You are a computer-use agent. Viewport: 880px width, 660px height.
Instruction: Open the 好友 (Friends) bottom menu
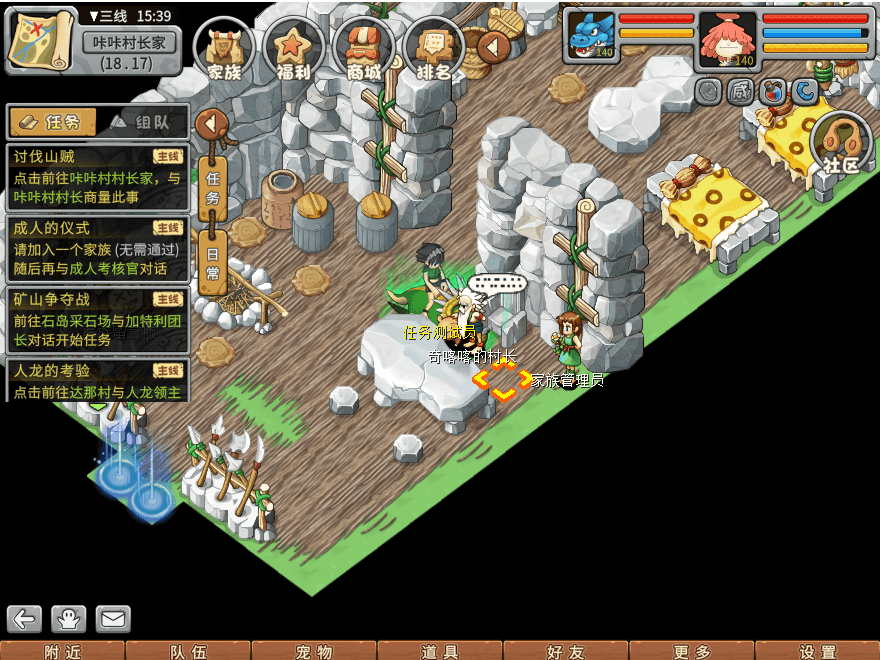(566, 651)
